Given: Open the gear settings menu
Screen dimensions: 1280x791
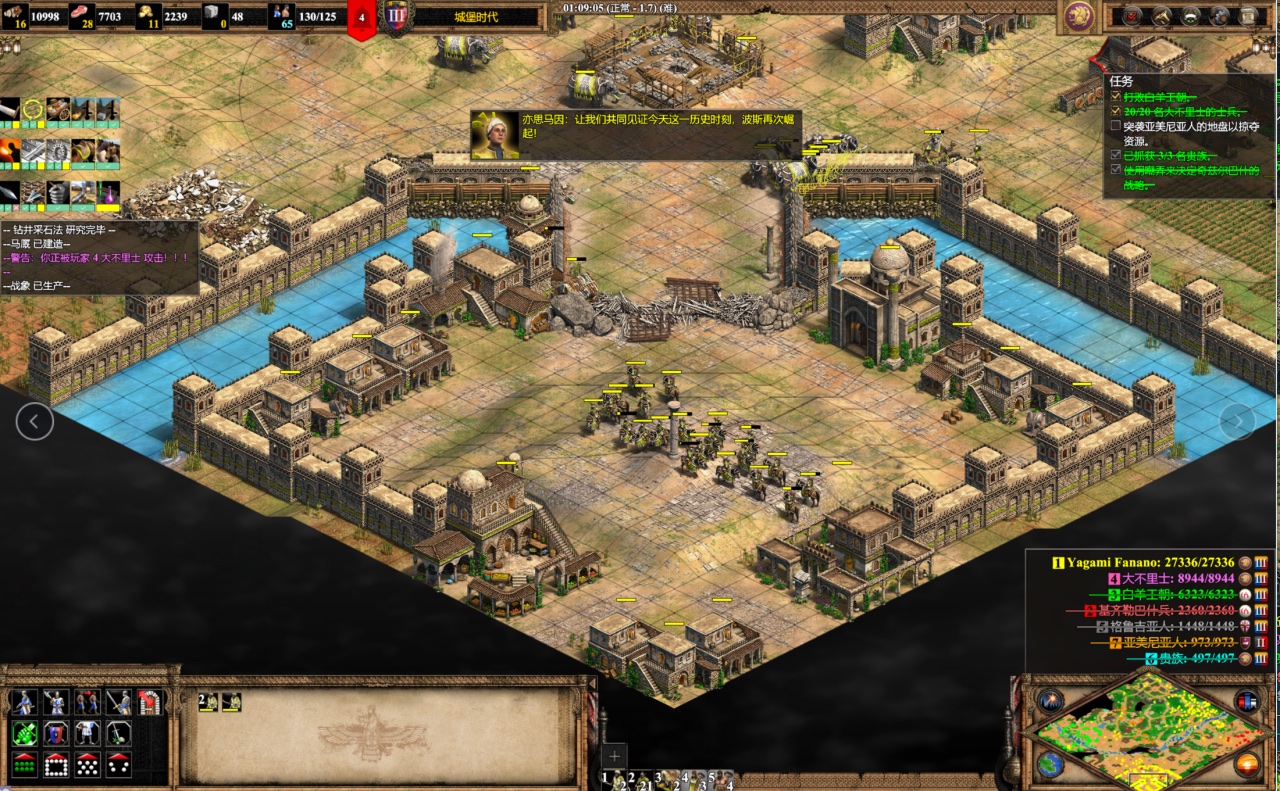Looking at the screenshot, I should tap(1219, 15).
